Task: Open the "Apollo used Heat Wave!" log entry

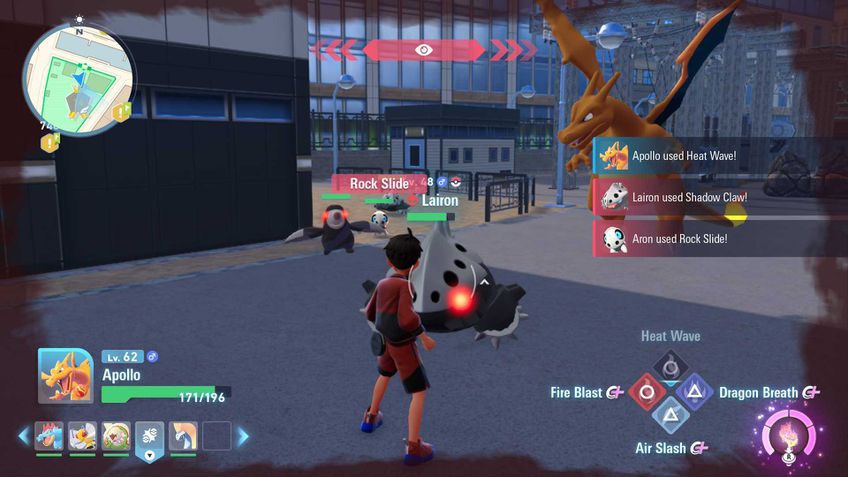Action: [720, 157]
